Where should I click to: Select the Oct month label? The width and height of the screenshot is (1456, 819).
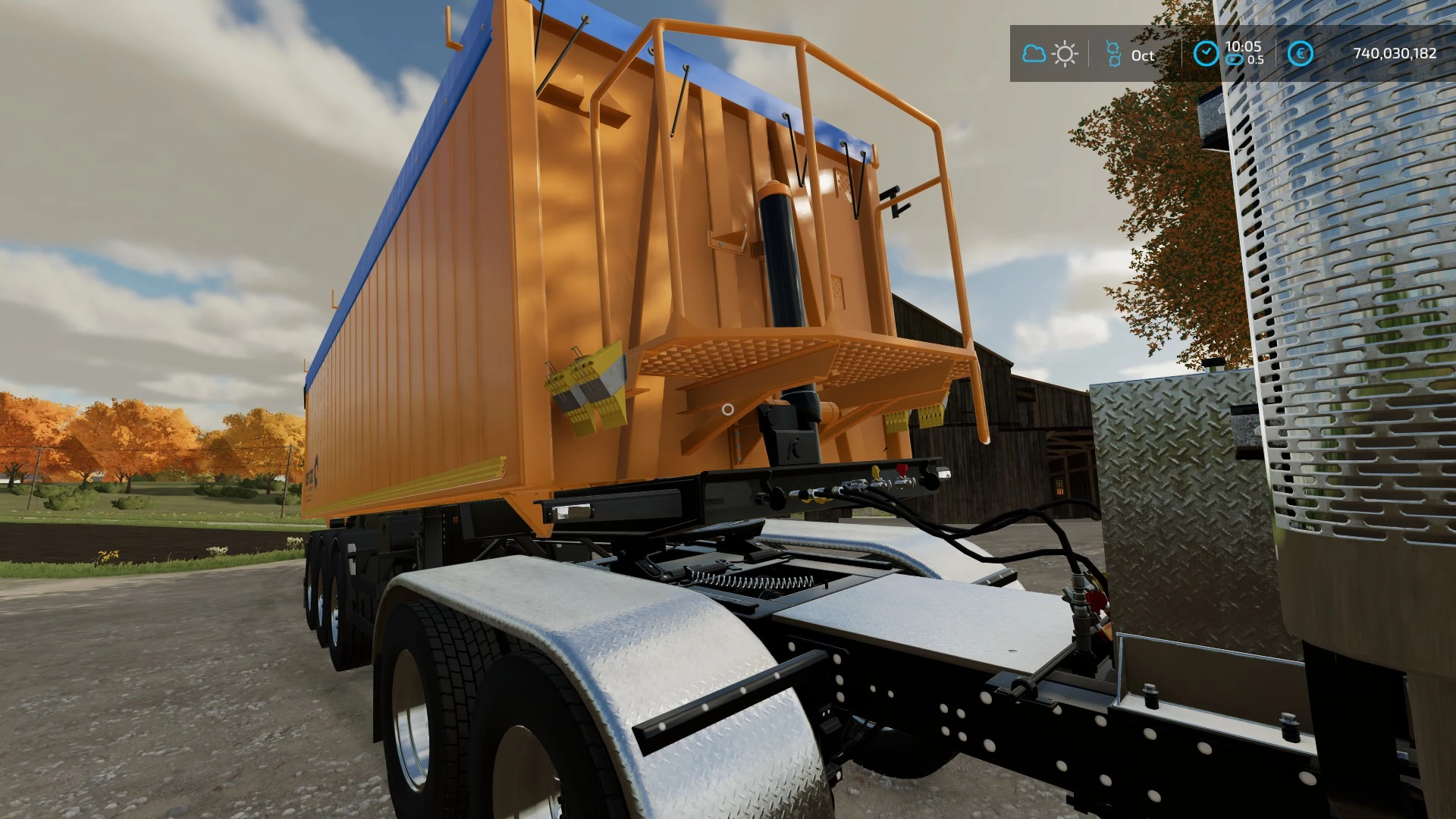click(1143, 55)
